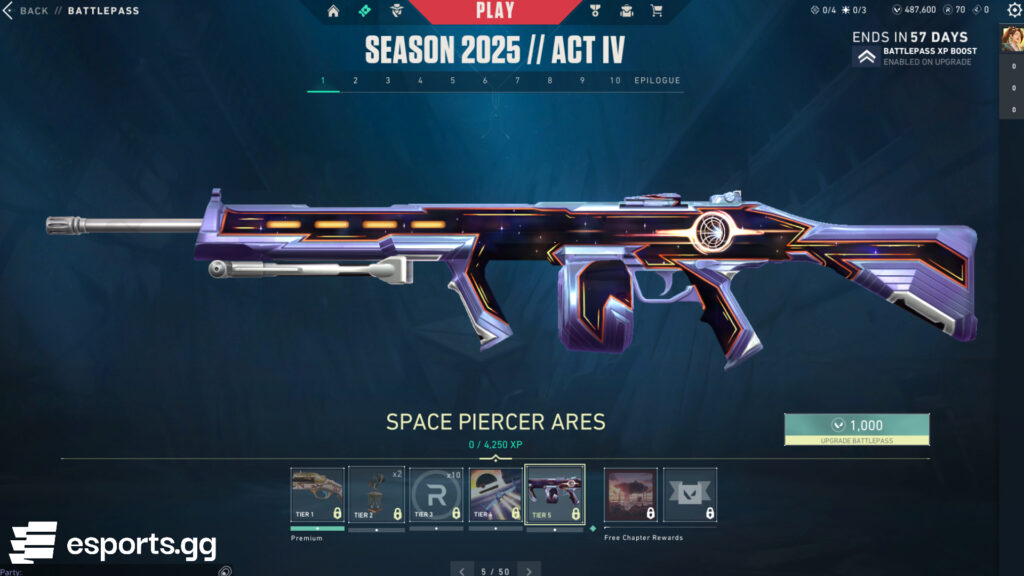Click the red PLAY button
The width and height of the screenshot is (1024, 576).
click(495, 11)
